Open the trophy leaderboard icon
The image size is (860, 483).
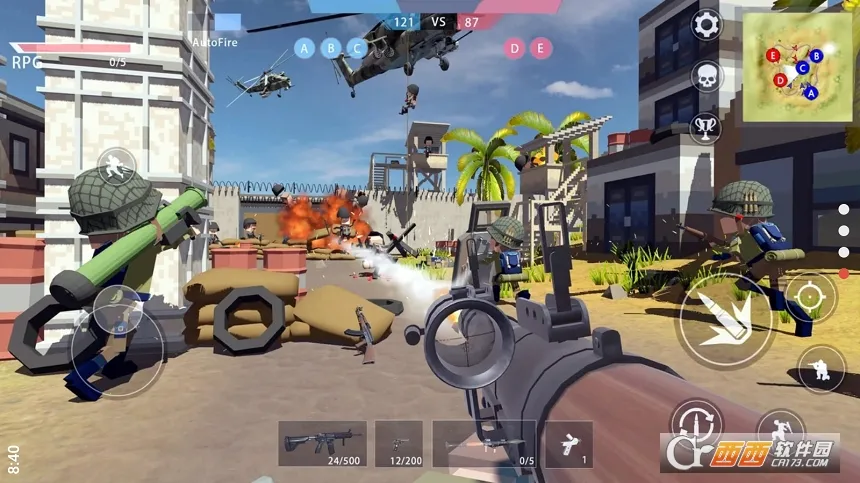707,128
